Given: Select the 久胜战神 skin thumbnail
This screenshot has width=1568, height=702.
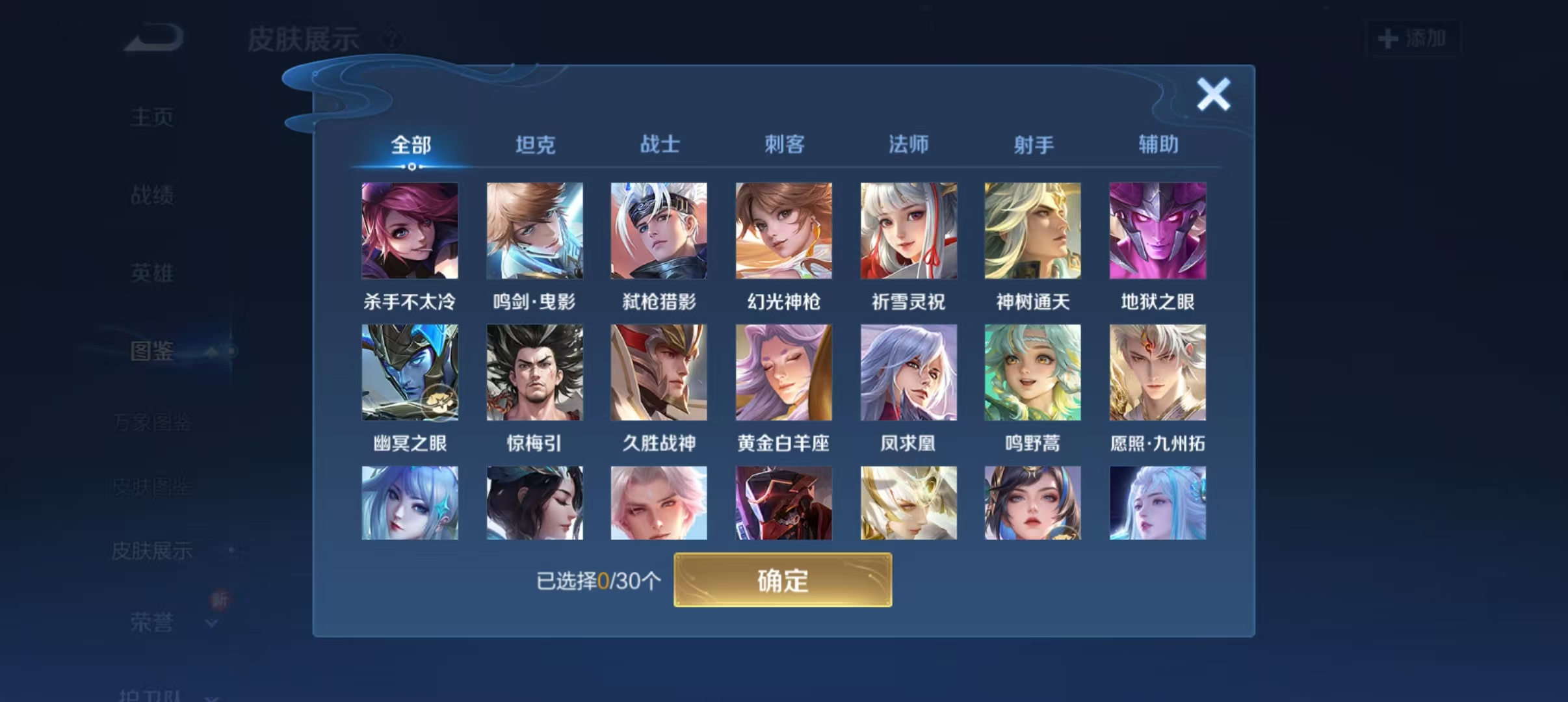Looking at the screenshot, I should click(x=659, y=372).
